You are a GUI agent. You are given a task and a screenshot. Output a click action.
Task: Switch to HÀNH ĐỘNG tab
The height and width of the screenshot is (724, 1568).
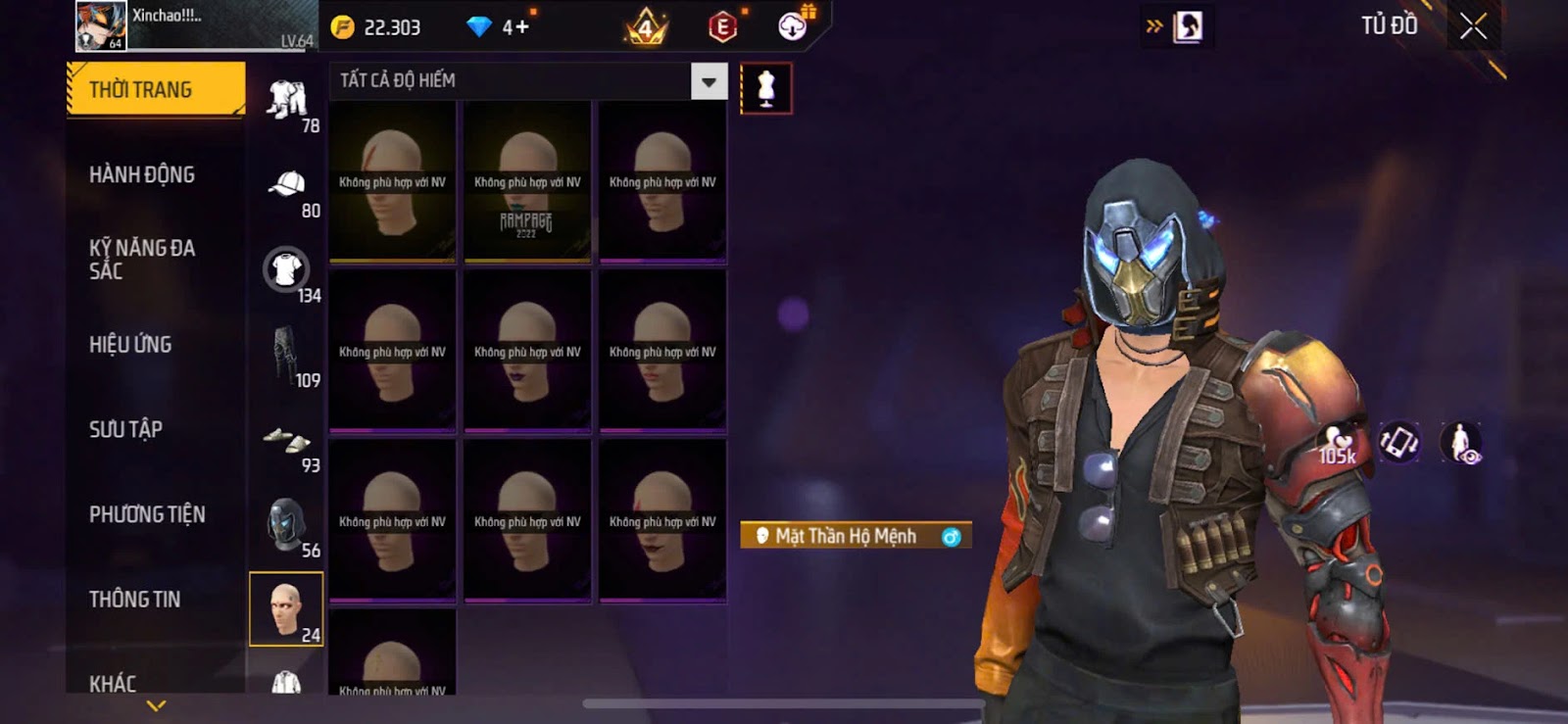pos(142,175)
